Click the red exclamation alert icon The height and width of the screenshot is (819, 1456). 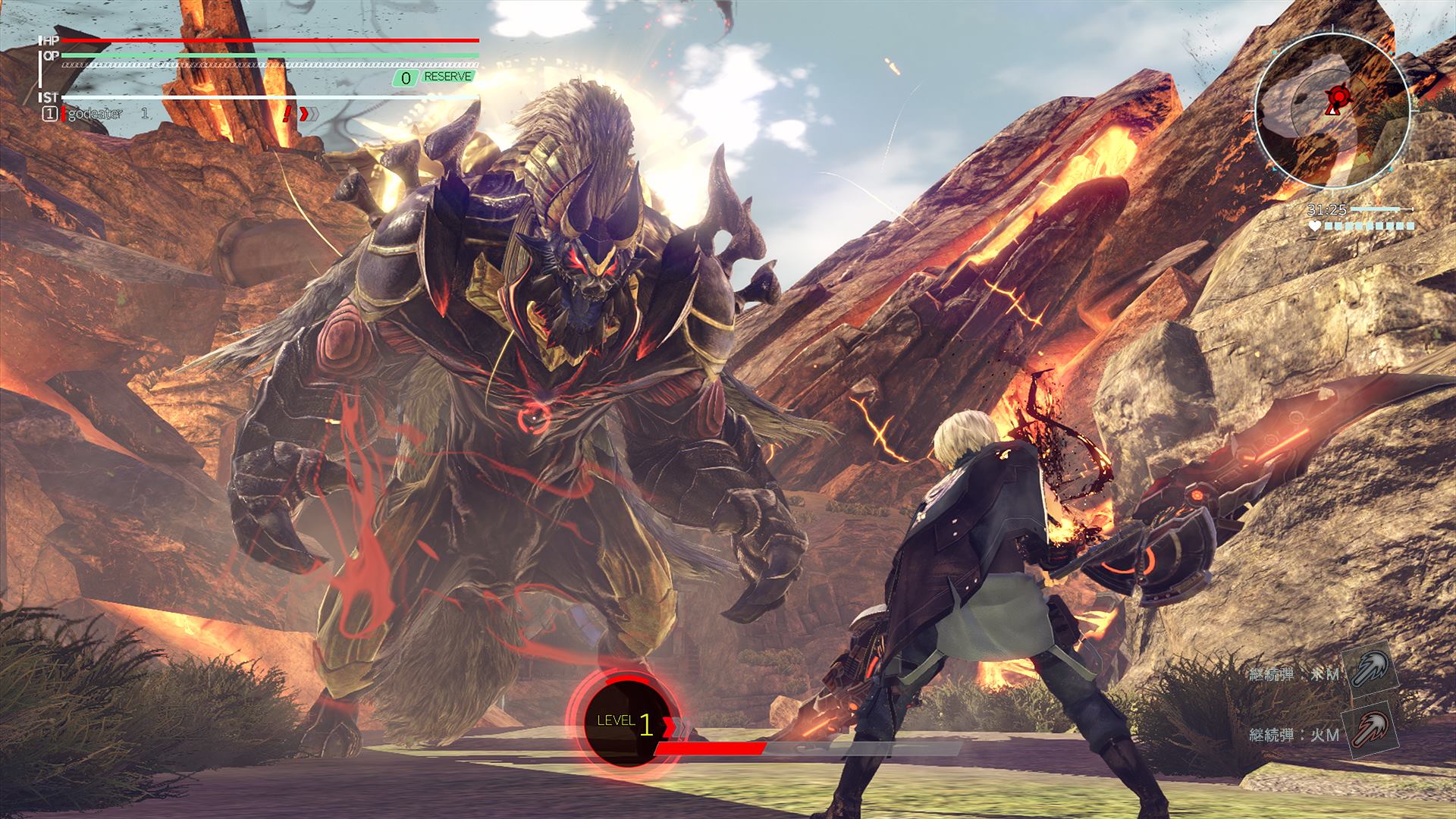pyautogui.click(x=286, y=115)
